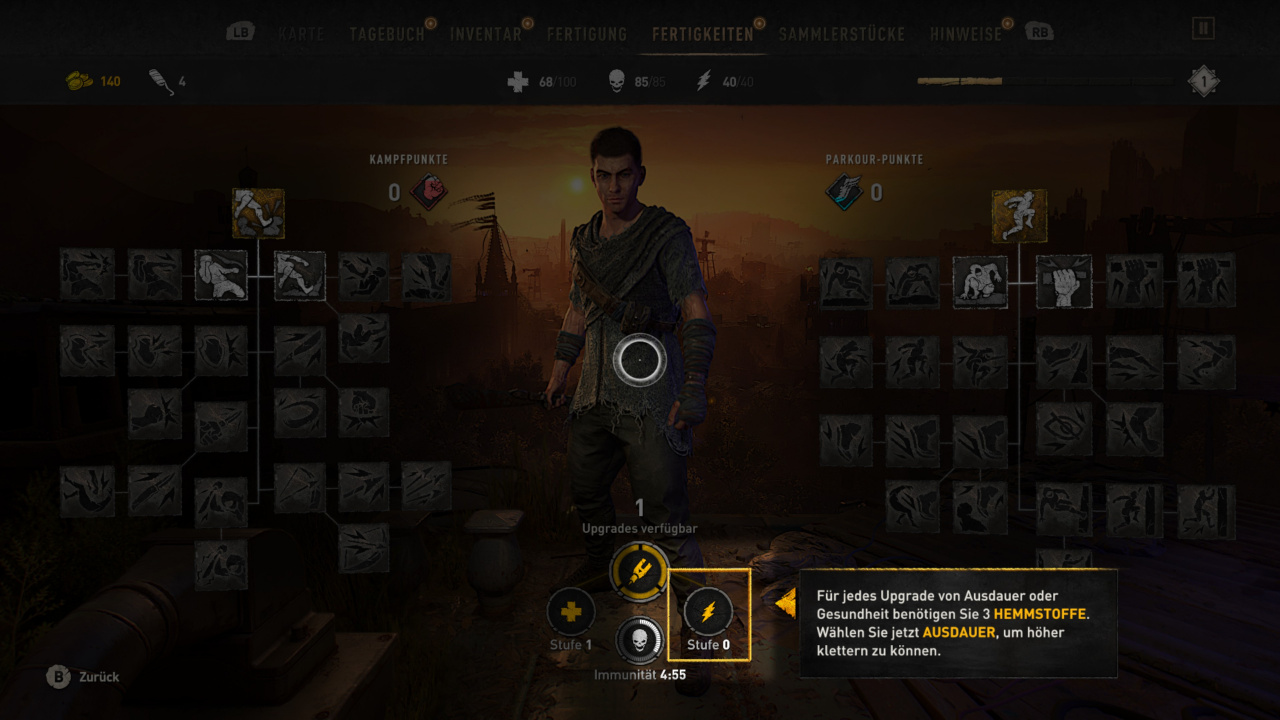Image resolution: width=1280 pixels, height=720 pixels.
Task: Go to the Inventar tab
Action: click(485, 34)
